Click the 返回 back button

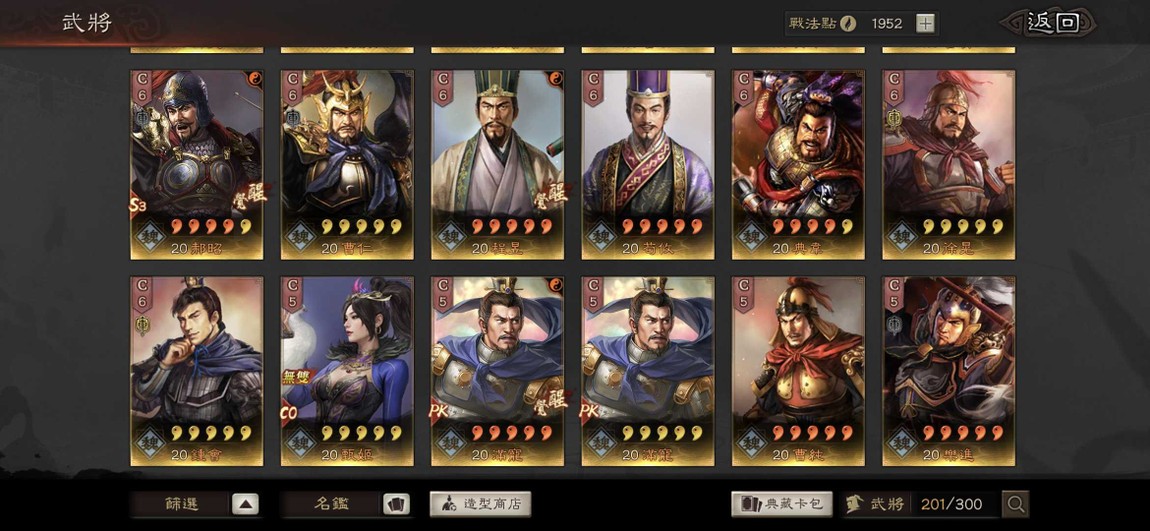(1053, 23)
